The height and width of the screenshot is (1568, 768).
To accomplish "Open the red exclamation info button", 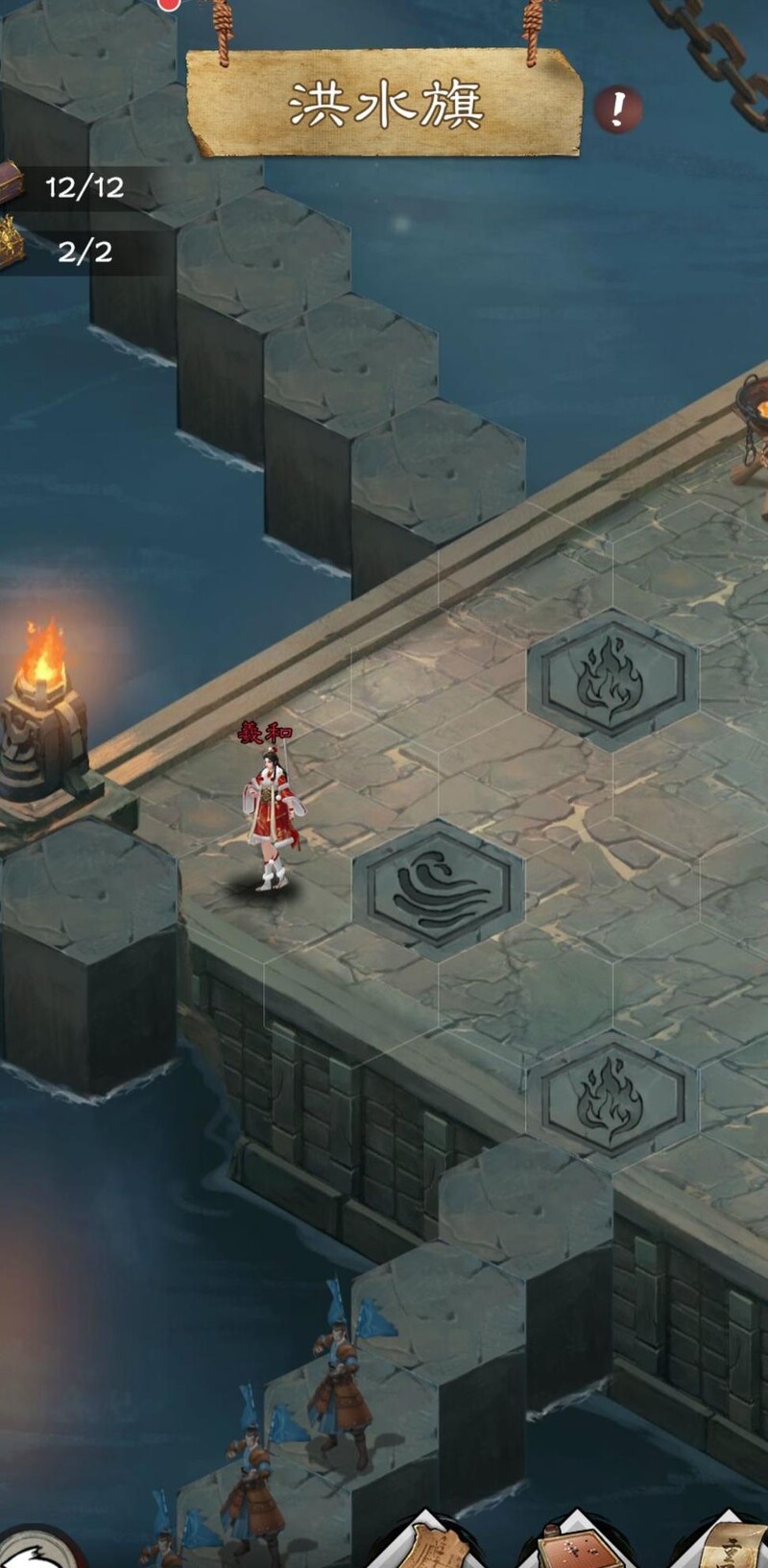I will click(616, 110).
